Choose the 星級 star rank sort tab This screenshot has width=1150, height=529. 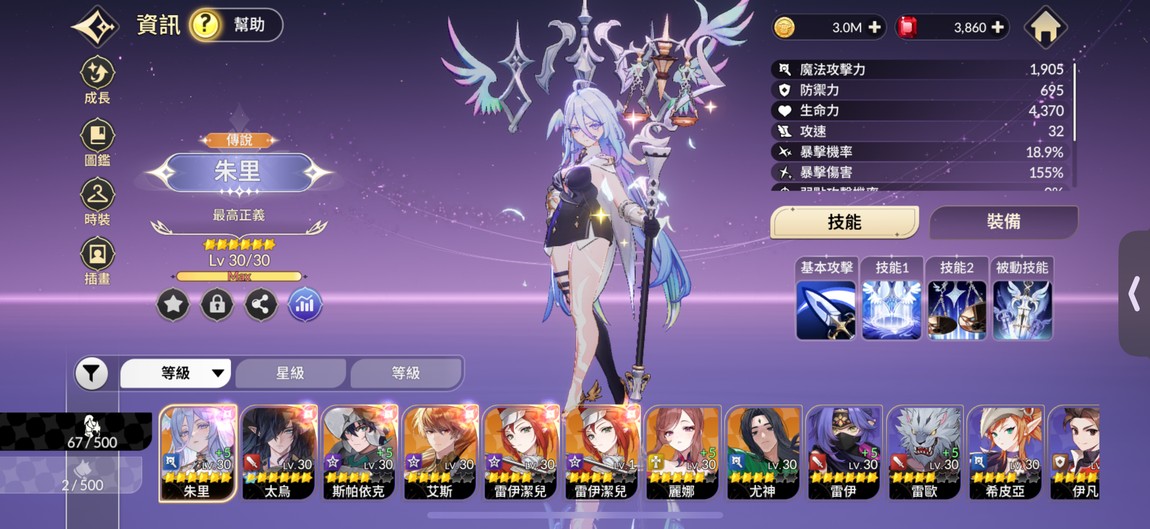290,373
